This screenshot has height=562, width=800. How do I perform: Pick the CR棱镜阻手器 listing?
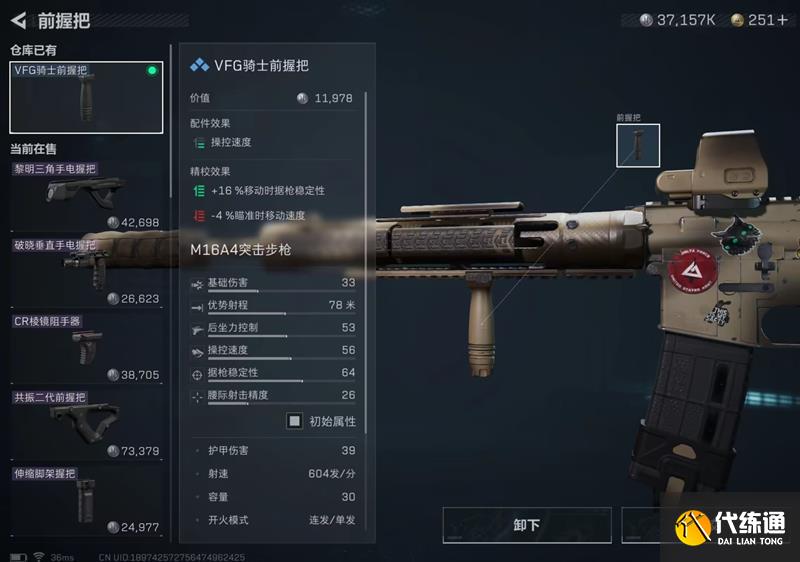click(85, 348)
